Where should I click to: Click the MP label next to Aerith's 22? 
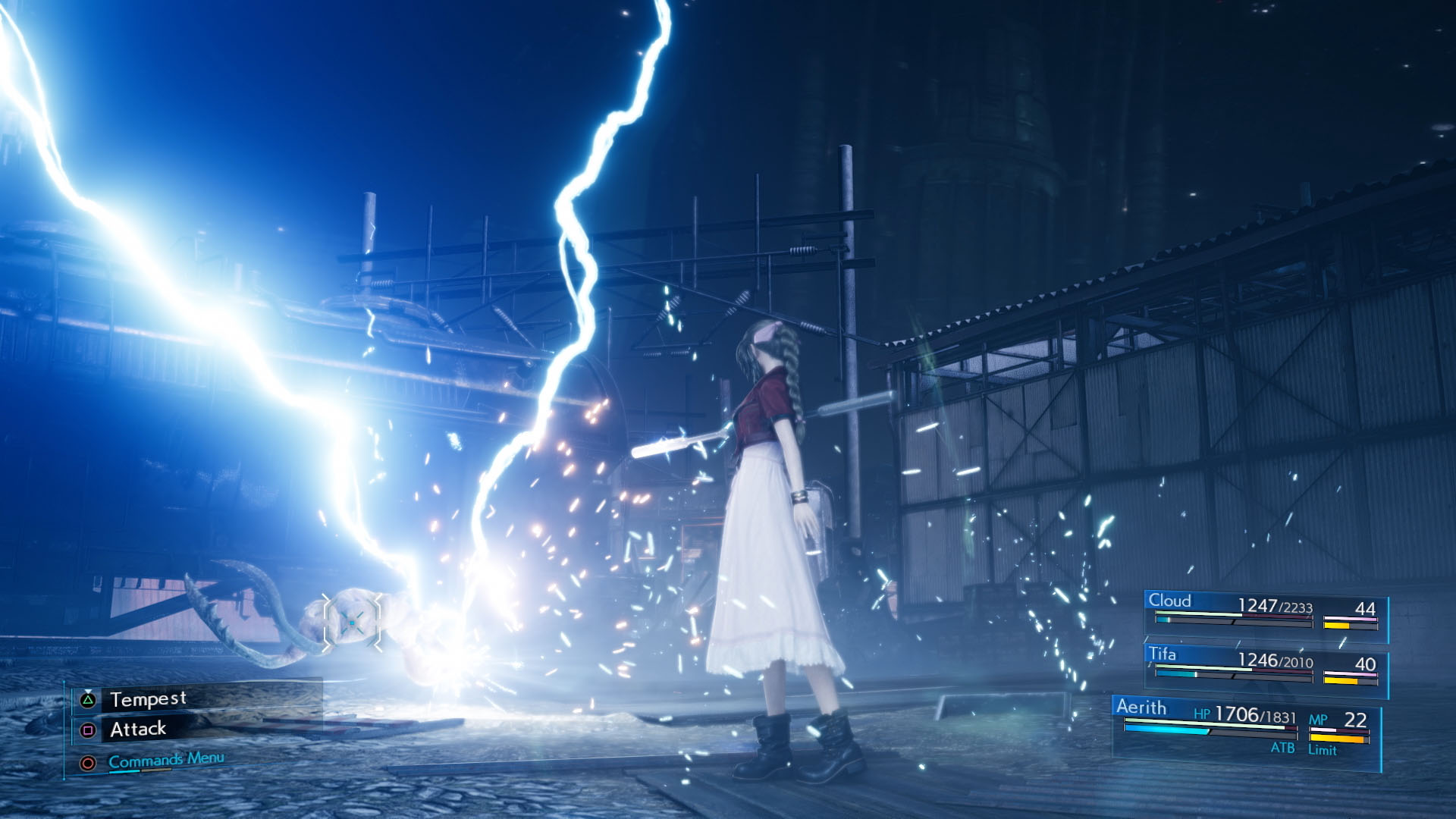pos(1319,720)
